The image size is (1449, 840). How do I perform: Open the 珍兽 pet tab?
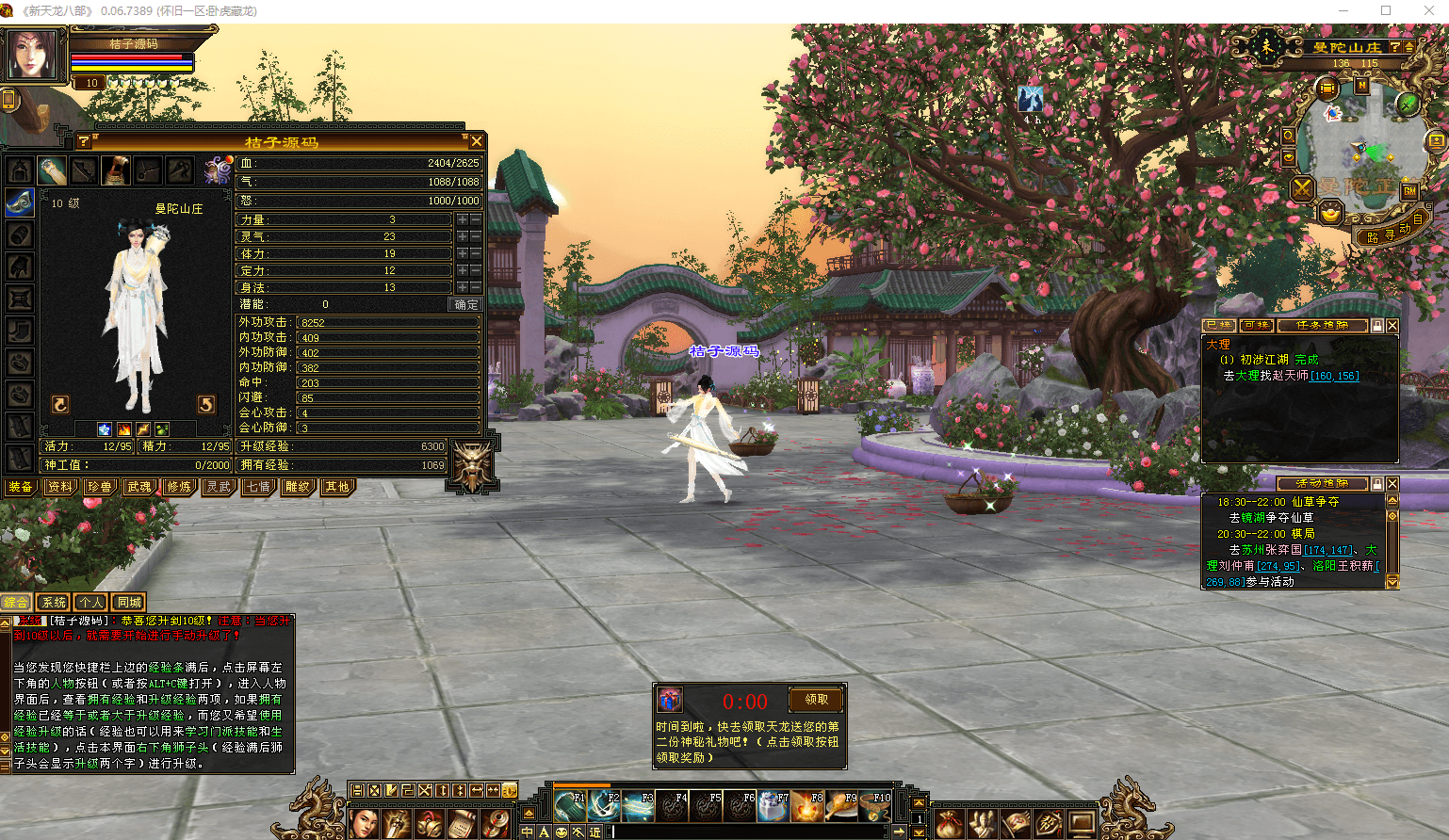click(100, 487)
